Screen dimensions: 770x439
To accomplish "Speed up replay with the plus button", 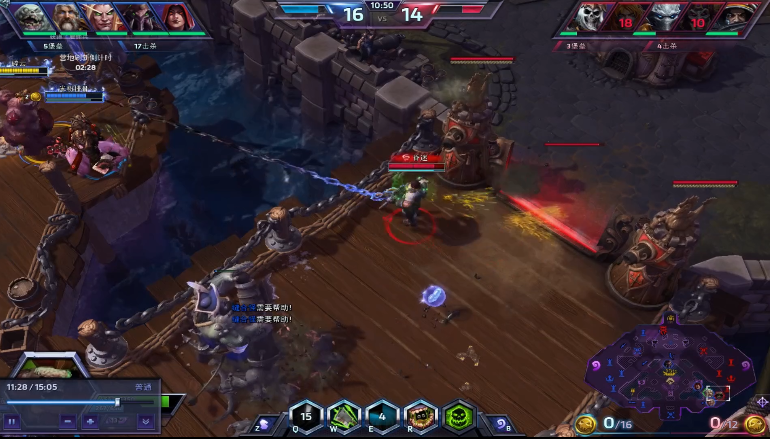I will tap(90, 421).
